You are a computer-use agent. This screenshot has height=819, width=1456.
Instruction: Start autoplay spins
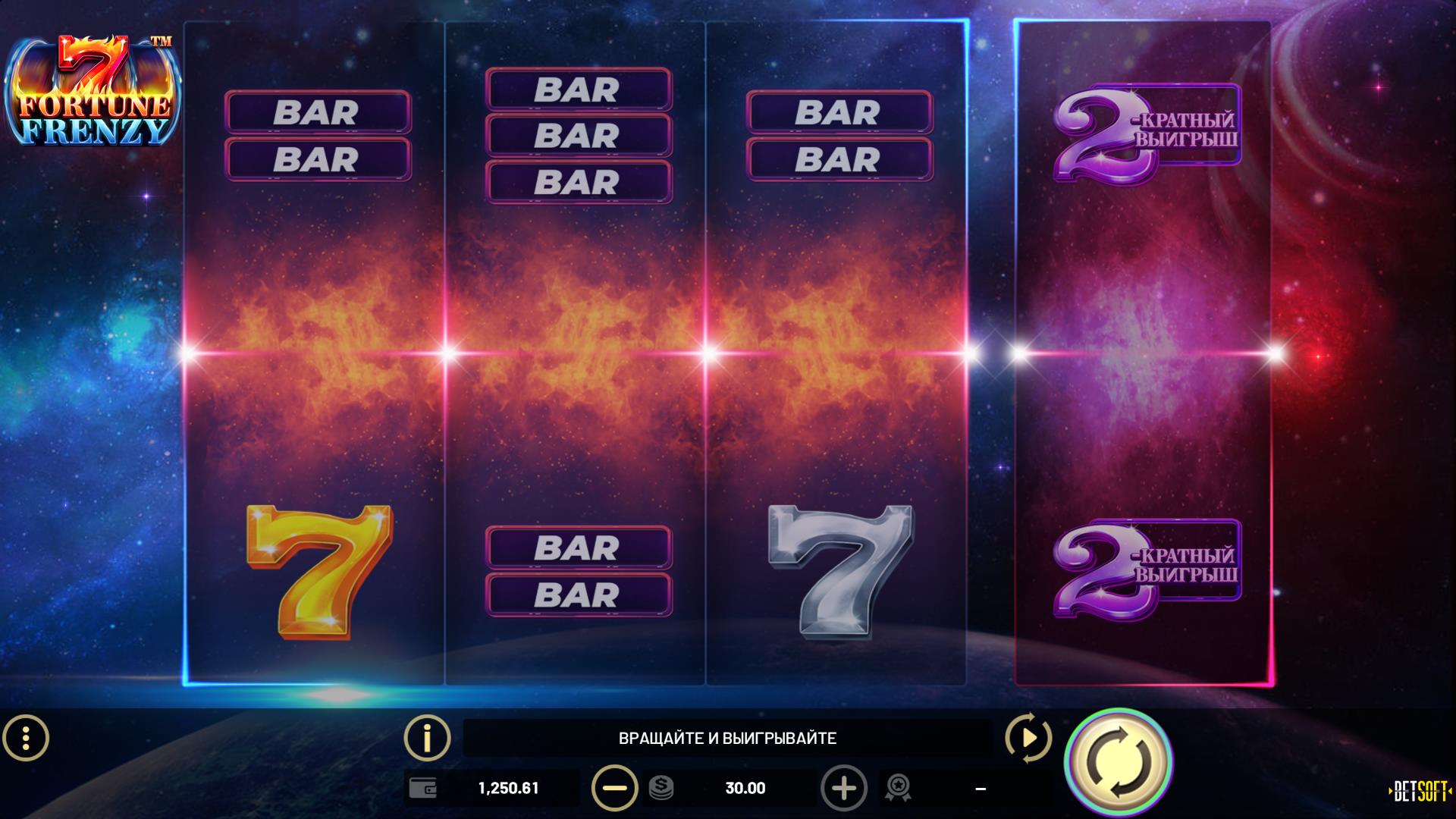click(1028, 737)
